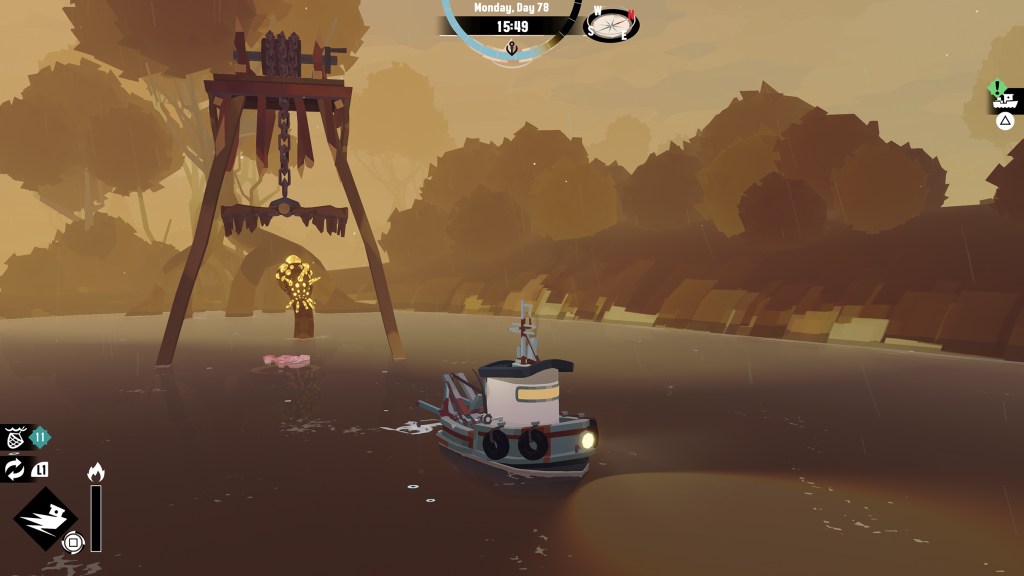Activate the Haste boat ability icon
The width and height of the screenshot is (1024, 576).
coord(45,518)
